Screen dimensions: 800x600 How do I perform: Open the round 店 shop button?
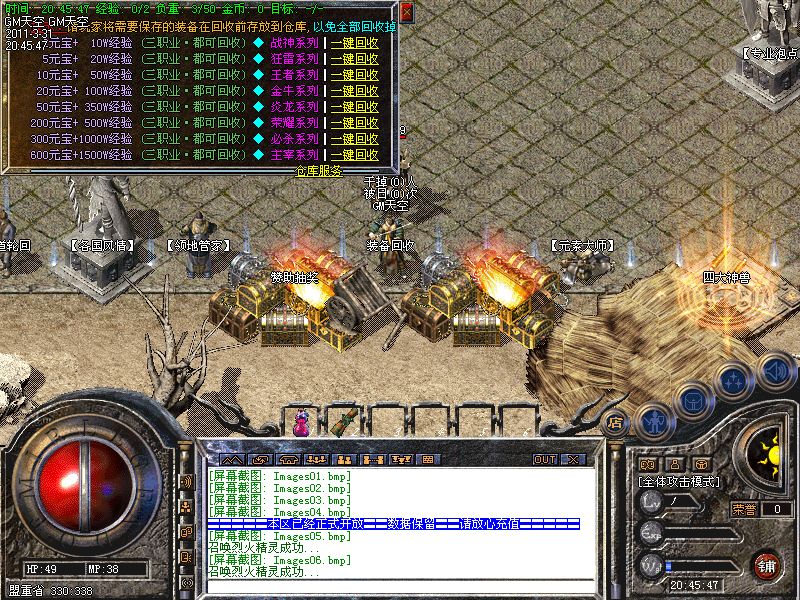(616, 422)
